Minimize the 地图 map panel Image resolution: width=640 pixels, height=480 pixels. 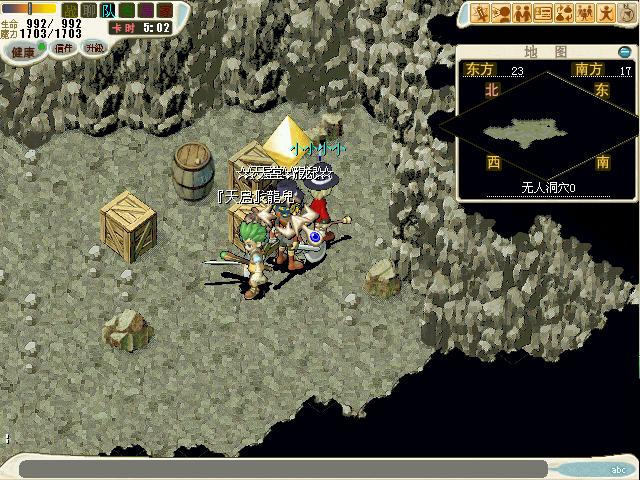point(625,52)
